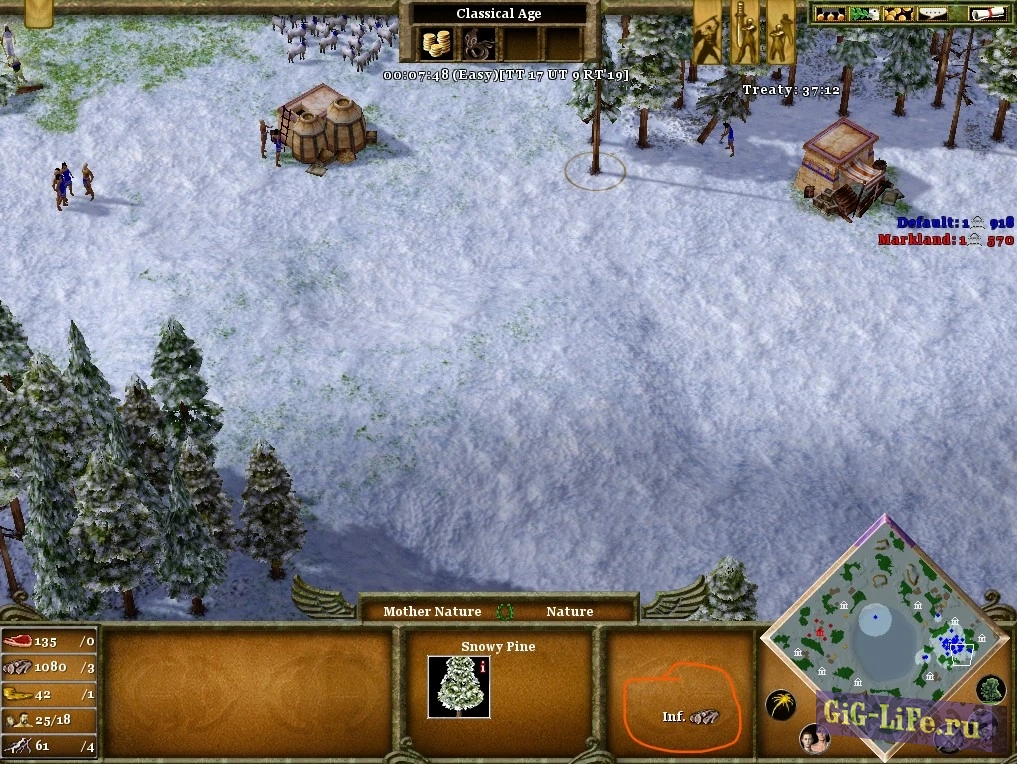Toggle the tree minimap filter button
The width and height of the screenshot is (1017, 764).
[x=990, y=688]
